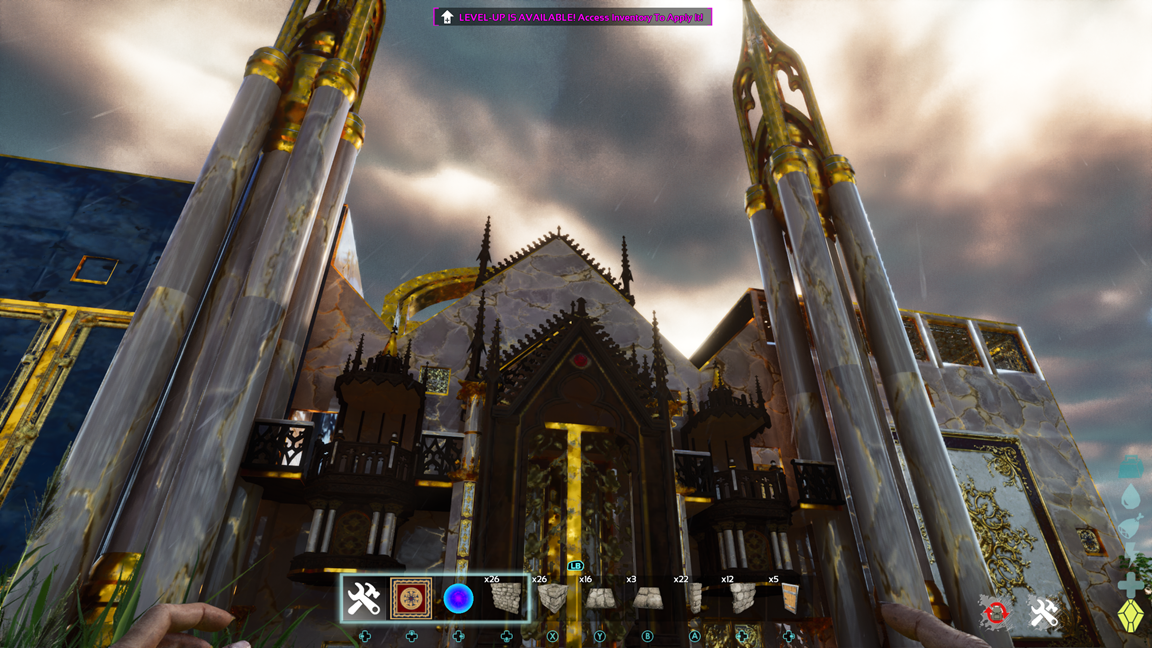Pick the stone piece with x16 count

pyautogui.click(x=599, y=599)
